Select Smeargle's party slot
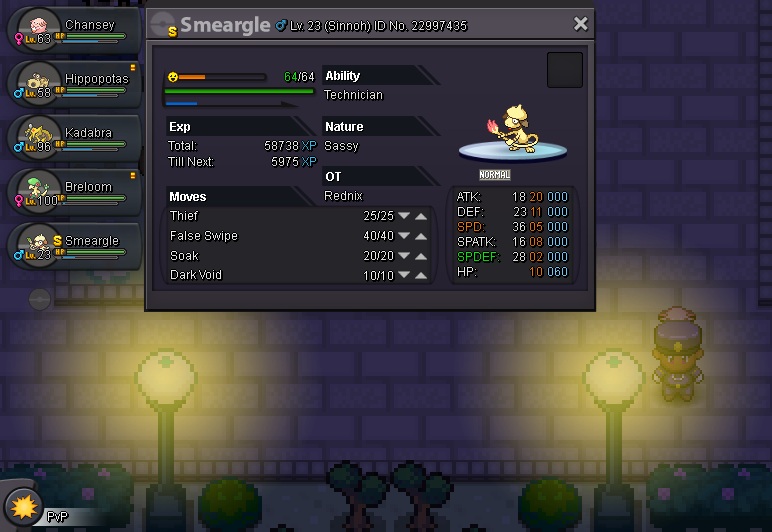Screen dimensions: 772x532 point(72,247)
